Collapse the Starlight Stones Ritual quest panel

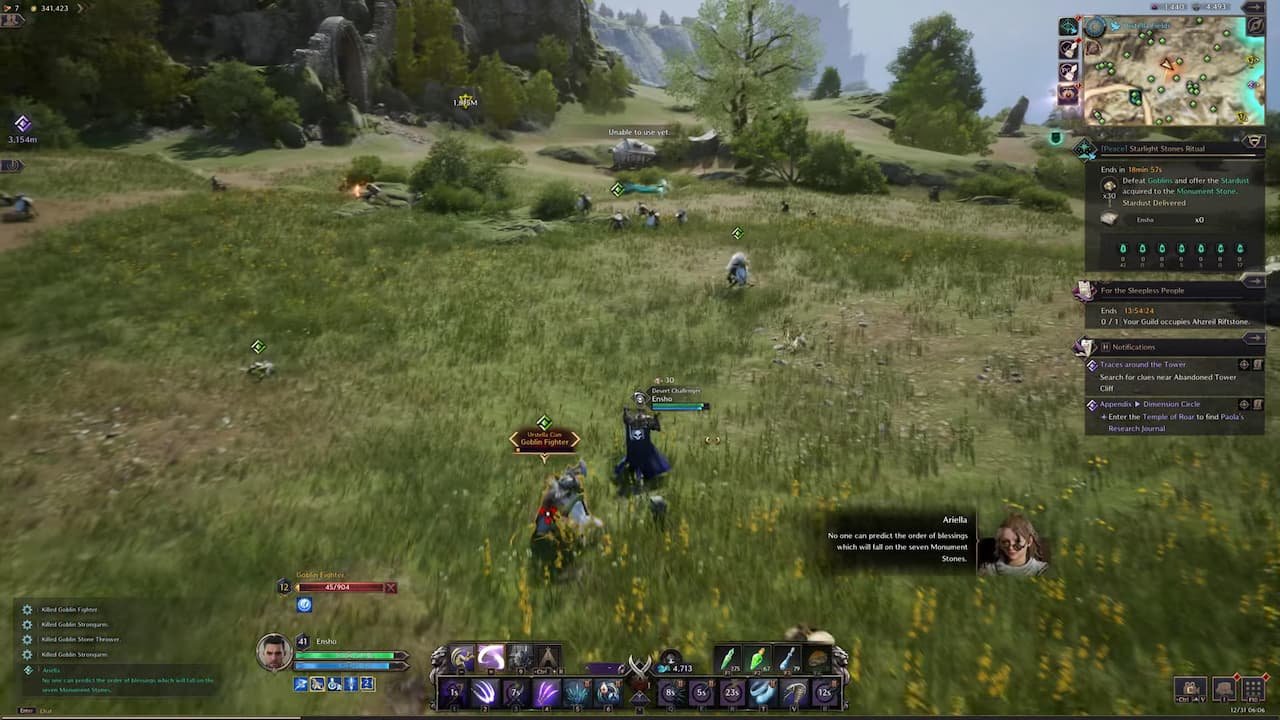point(1254,141)
